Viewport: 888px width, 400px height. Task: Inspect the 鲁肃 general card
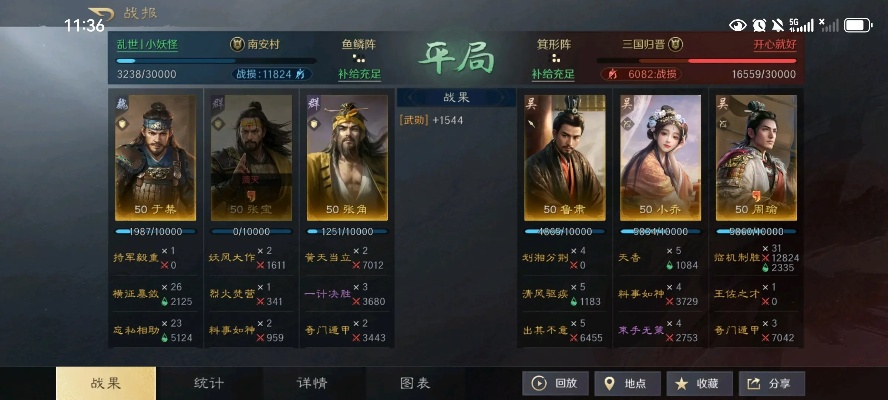click(x=564, y=157)
